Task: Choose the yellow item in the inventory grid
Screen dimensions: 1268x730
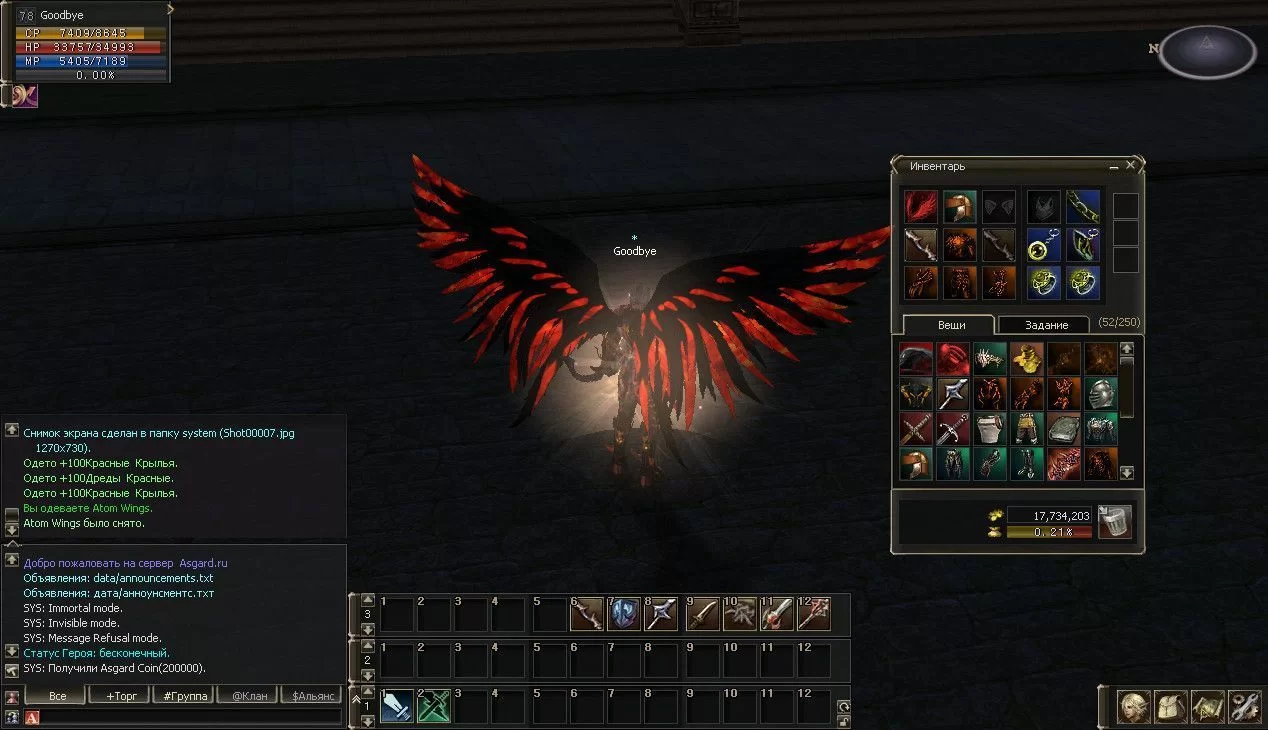Action: (1026, 357)
